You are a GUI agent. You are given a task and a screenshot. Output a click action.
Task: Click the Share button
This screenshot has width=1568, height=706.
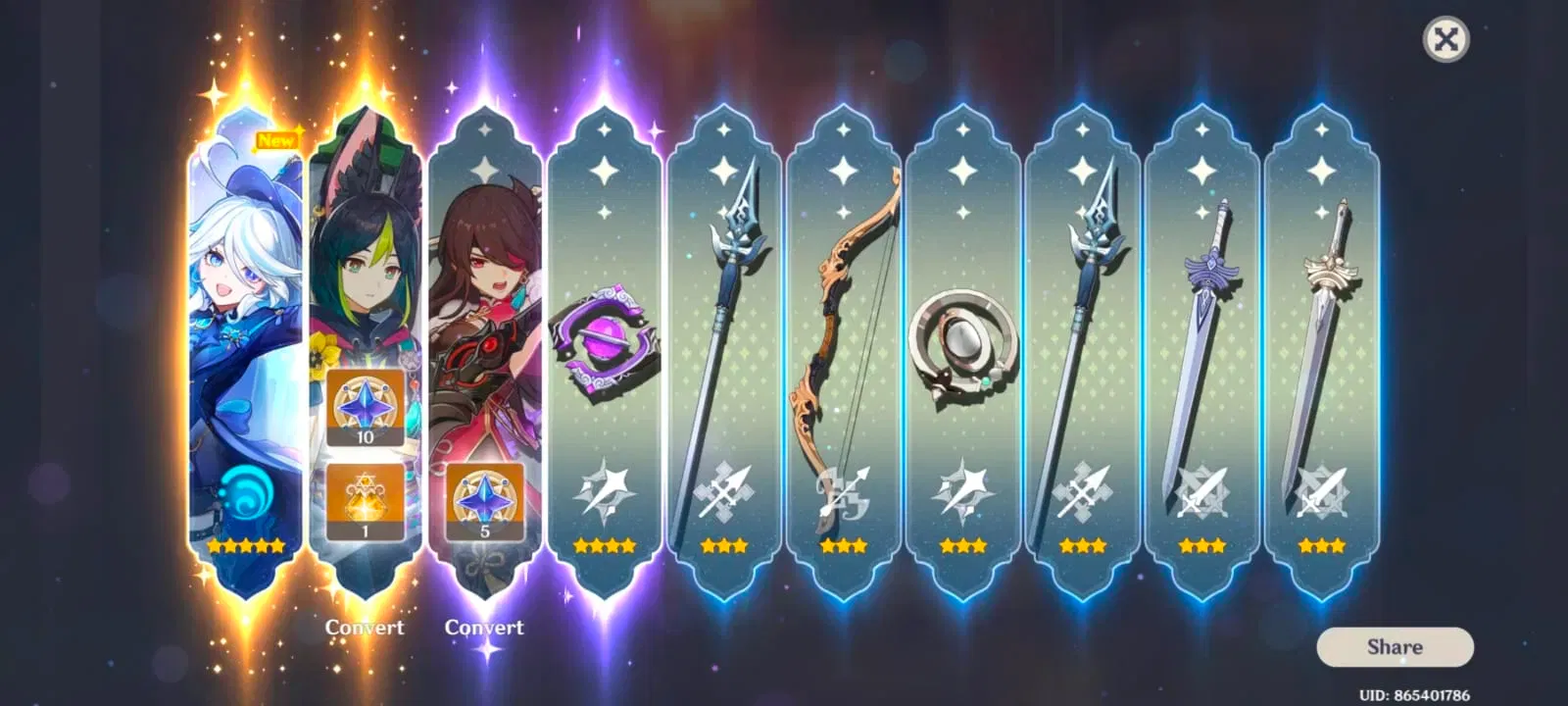point(1395,646)
